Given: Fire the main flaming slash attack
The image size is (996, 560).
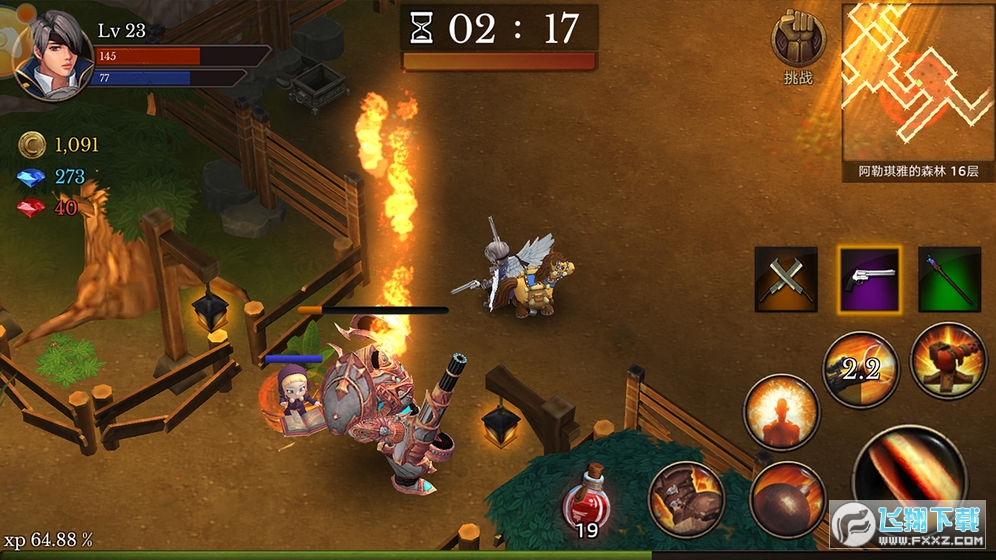Looking at the screenshot, I should pyautogui.click(x=908, y=472).
